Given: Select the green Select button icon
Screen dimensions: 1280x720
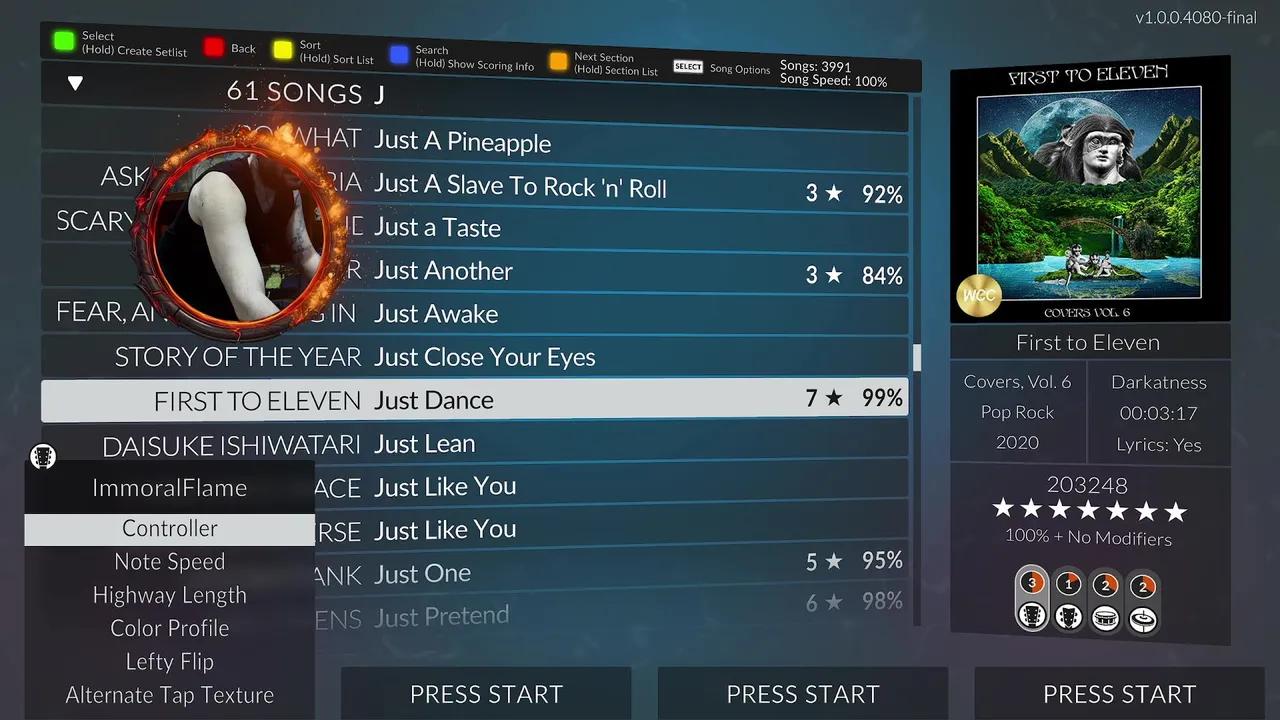Looking at the screenshot, I should coord(66,42).
